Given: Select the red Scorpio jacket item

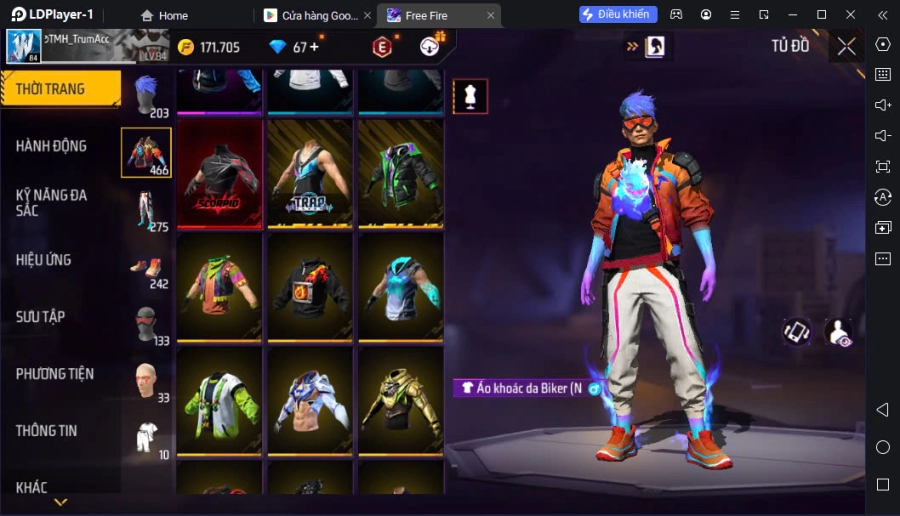Looking at the screenshot, I should point(220,174).
